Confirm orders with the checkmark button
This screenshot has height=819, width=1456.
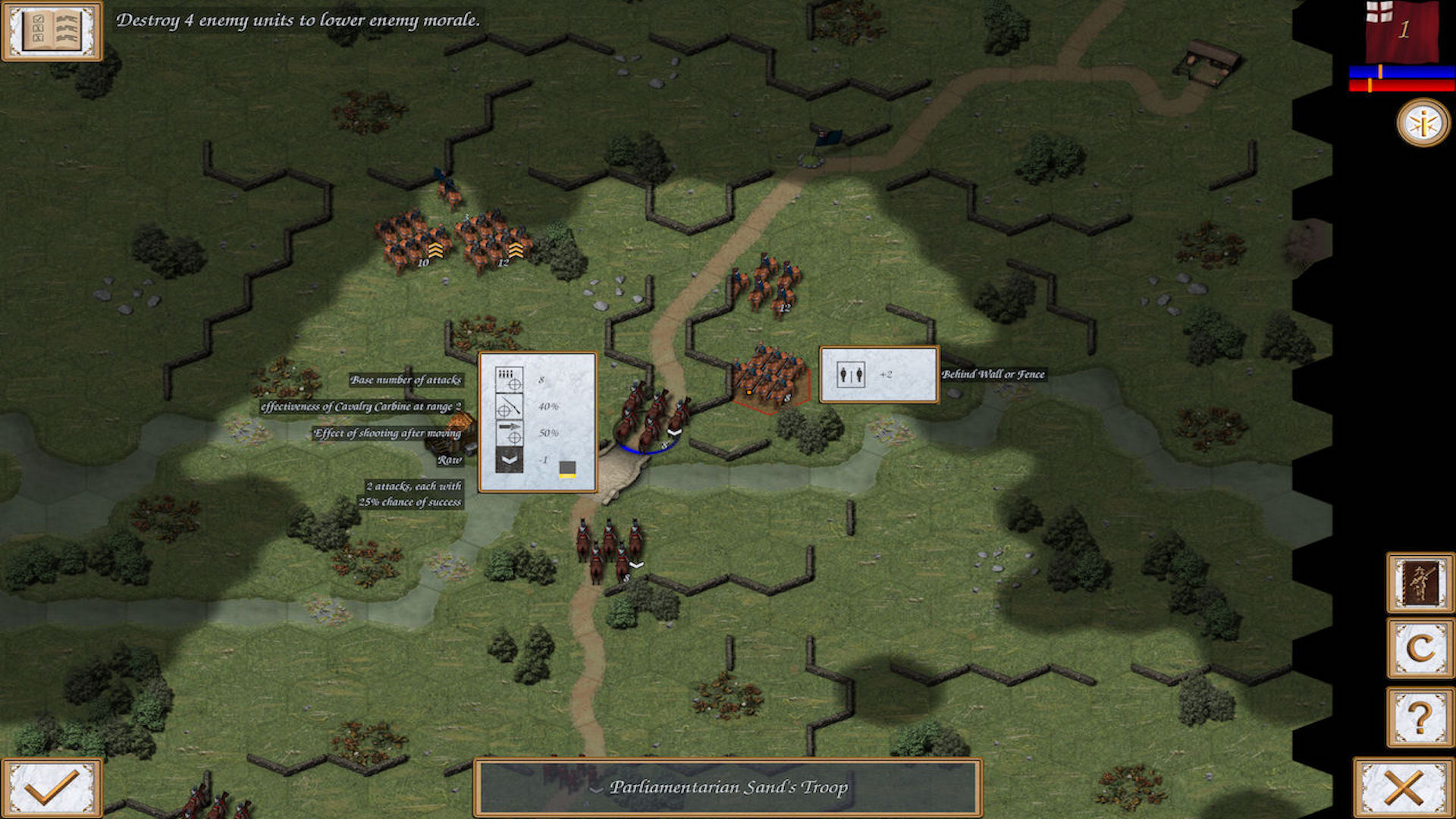click(50, 786)
